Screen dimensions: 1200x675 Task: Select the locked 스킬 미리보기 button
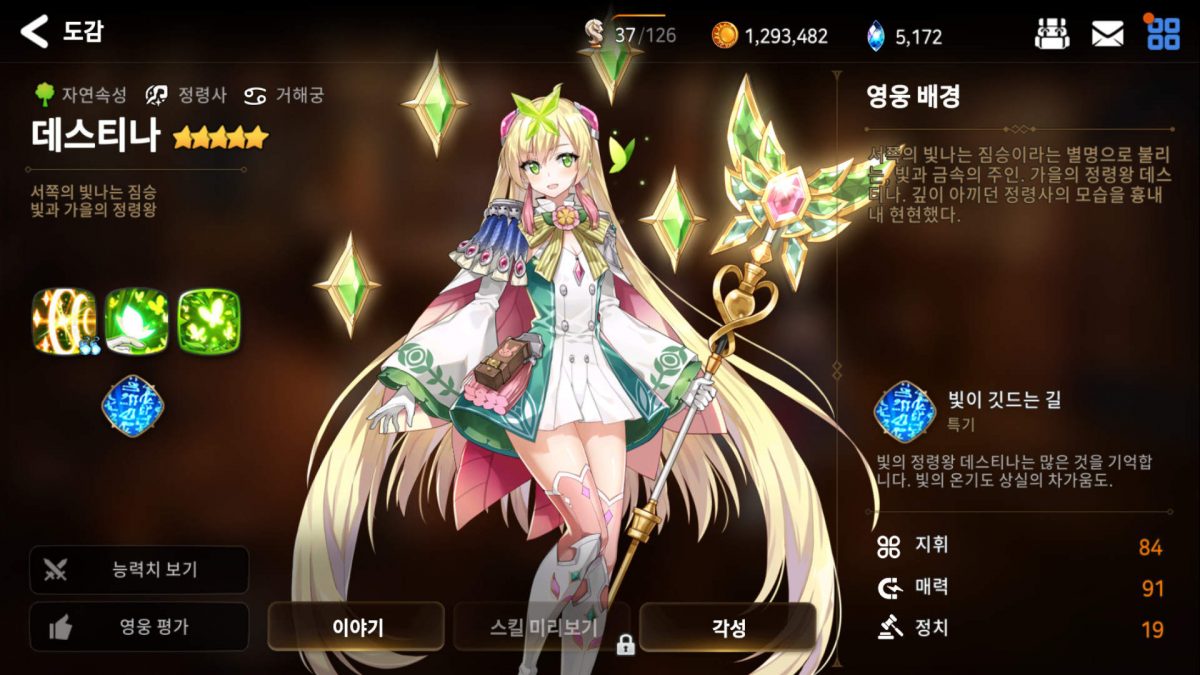tap(542, 628)
